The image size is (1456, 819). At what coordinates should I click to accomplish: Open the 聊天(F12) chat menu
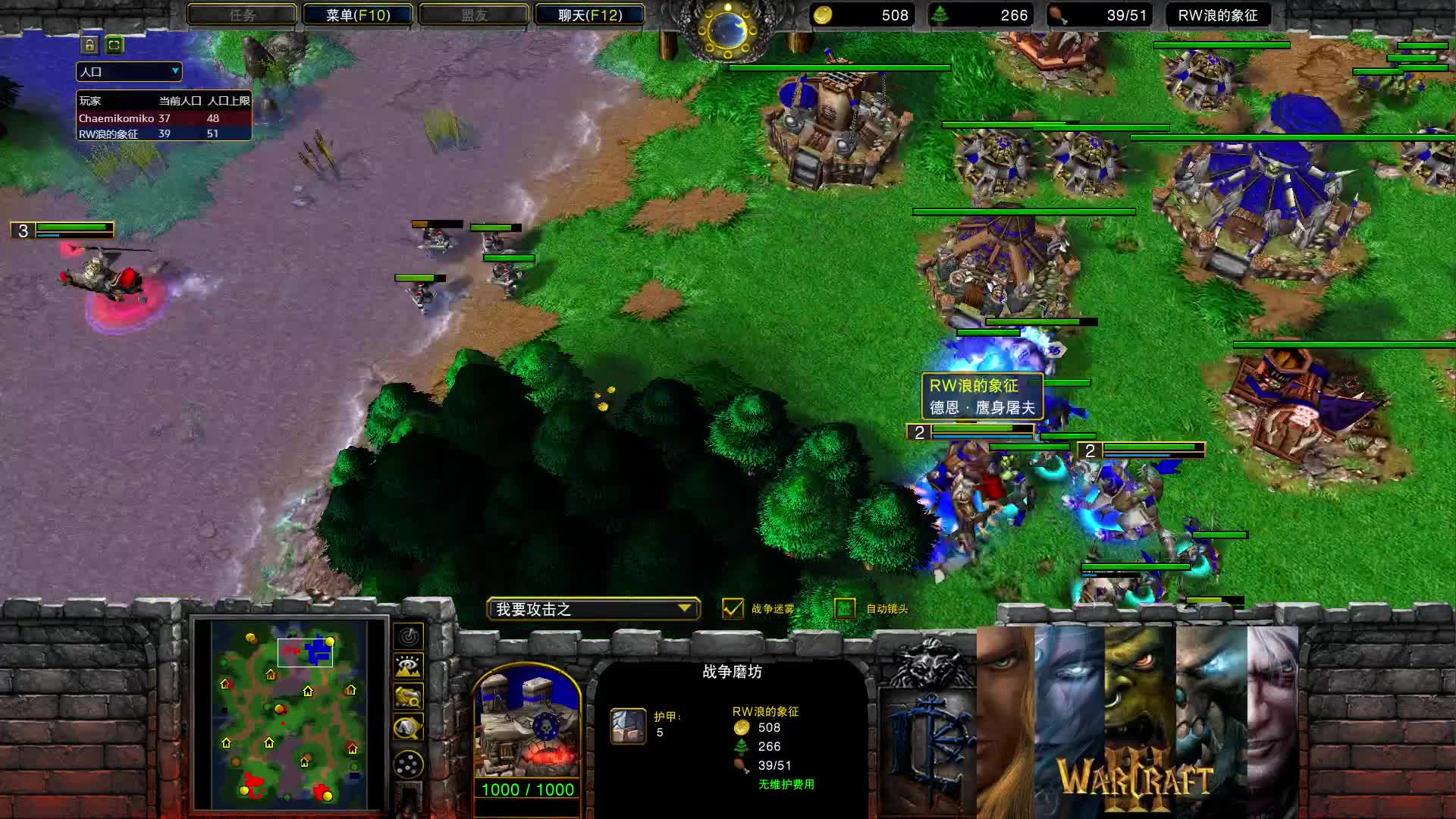click(x=591, y=14)
